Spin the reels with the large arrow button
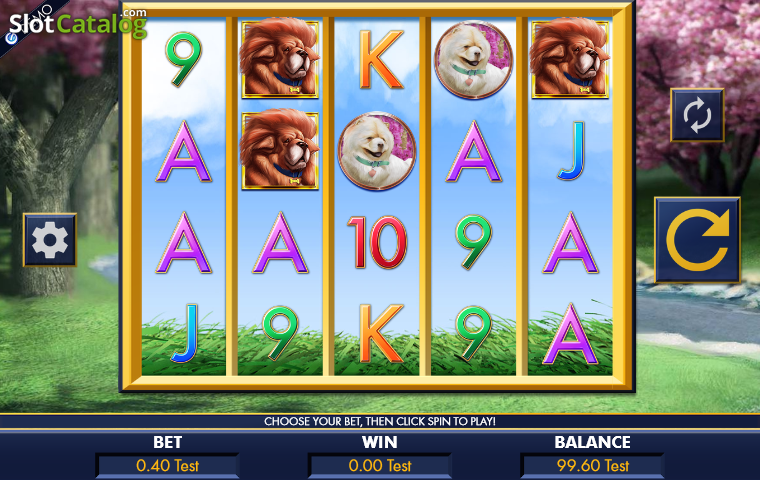The width and height of the screenshot is (760, 480). [697, 240]
